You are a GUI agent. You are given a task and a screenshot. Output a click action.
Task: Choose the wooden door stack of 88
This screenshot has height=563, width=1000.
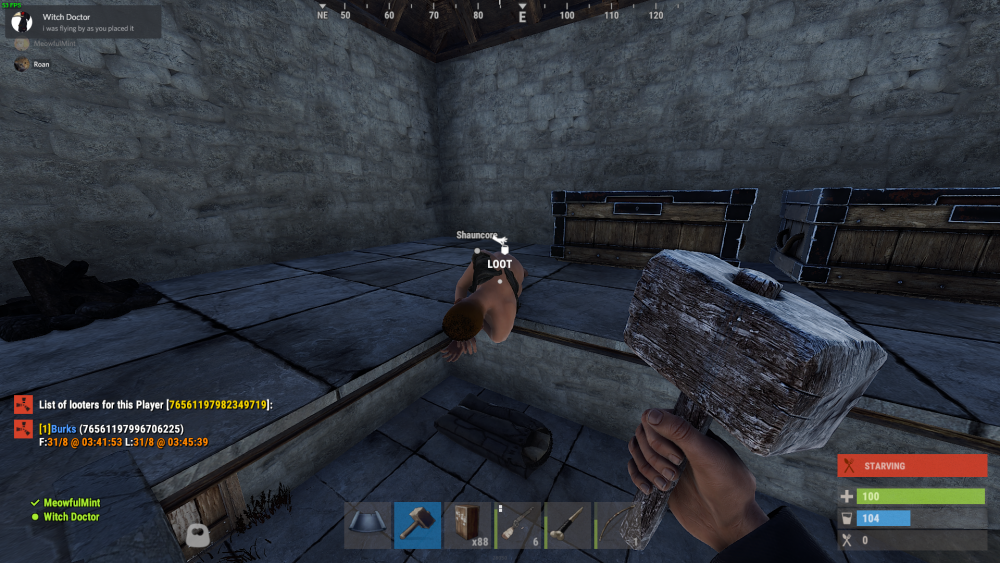468,525
